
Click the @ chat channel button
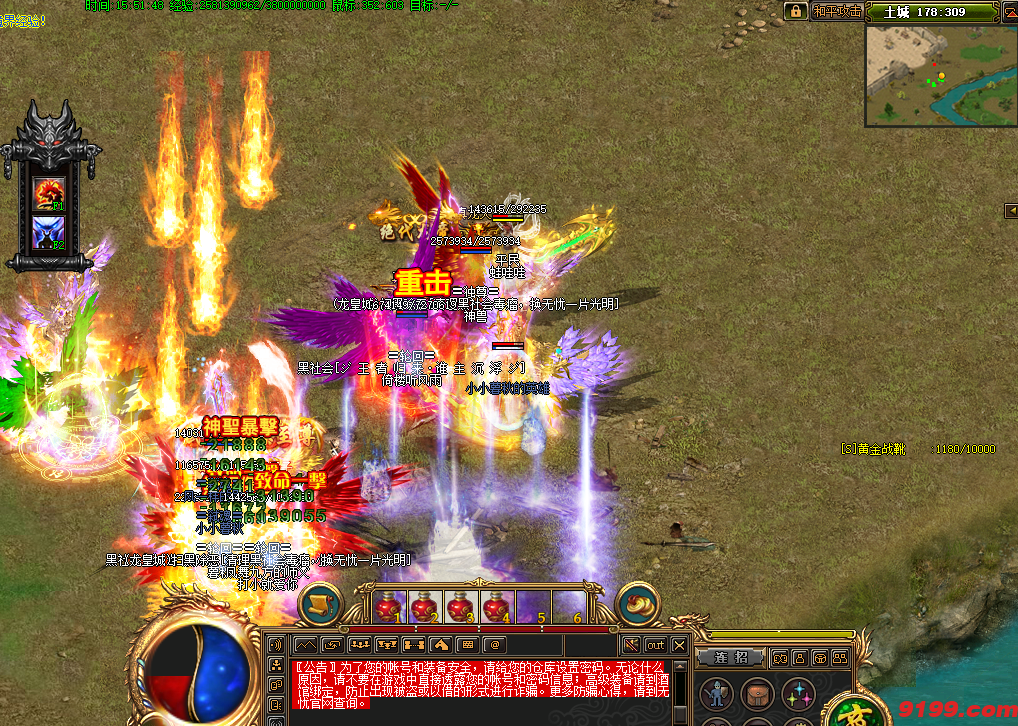point(494,645)
